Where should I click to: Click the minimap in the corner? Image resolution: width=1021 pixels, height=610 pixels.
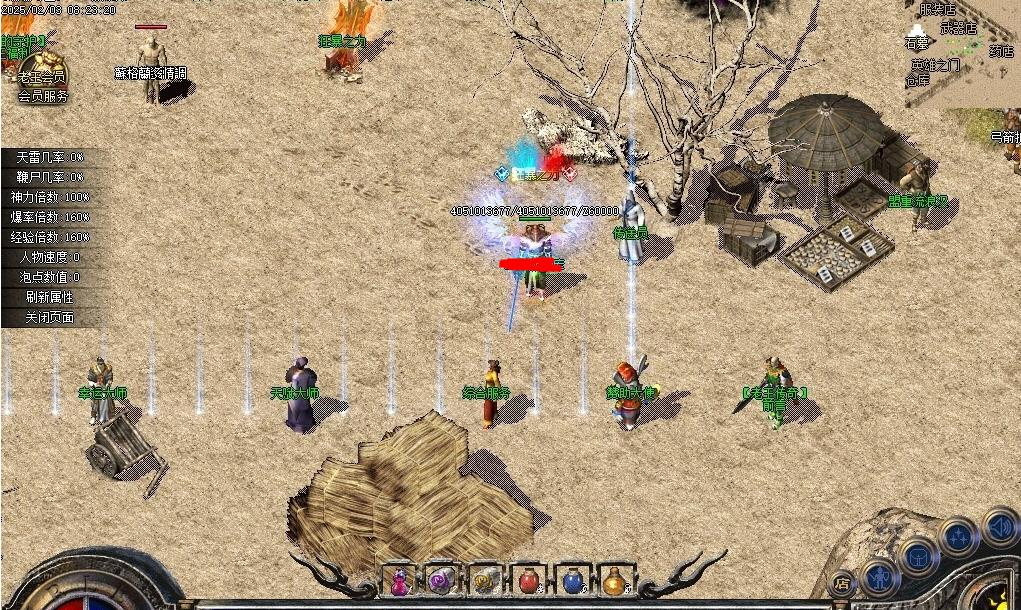(x=962, y=50)
